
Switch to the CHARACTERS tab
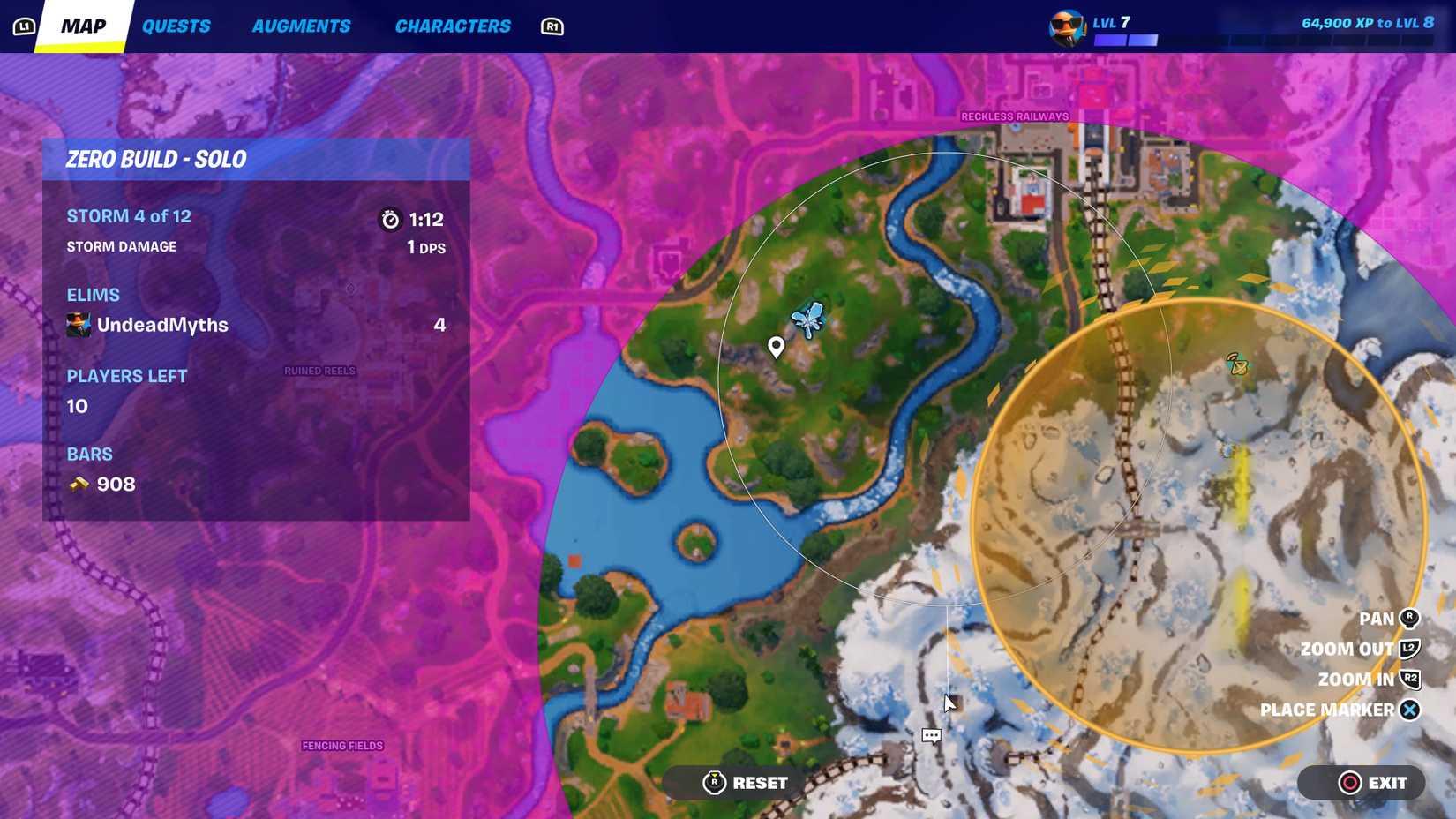click(x=453, y=26)
